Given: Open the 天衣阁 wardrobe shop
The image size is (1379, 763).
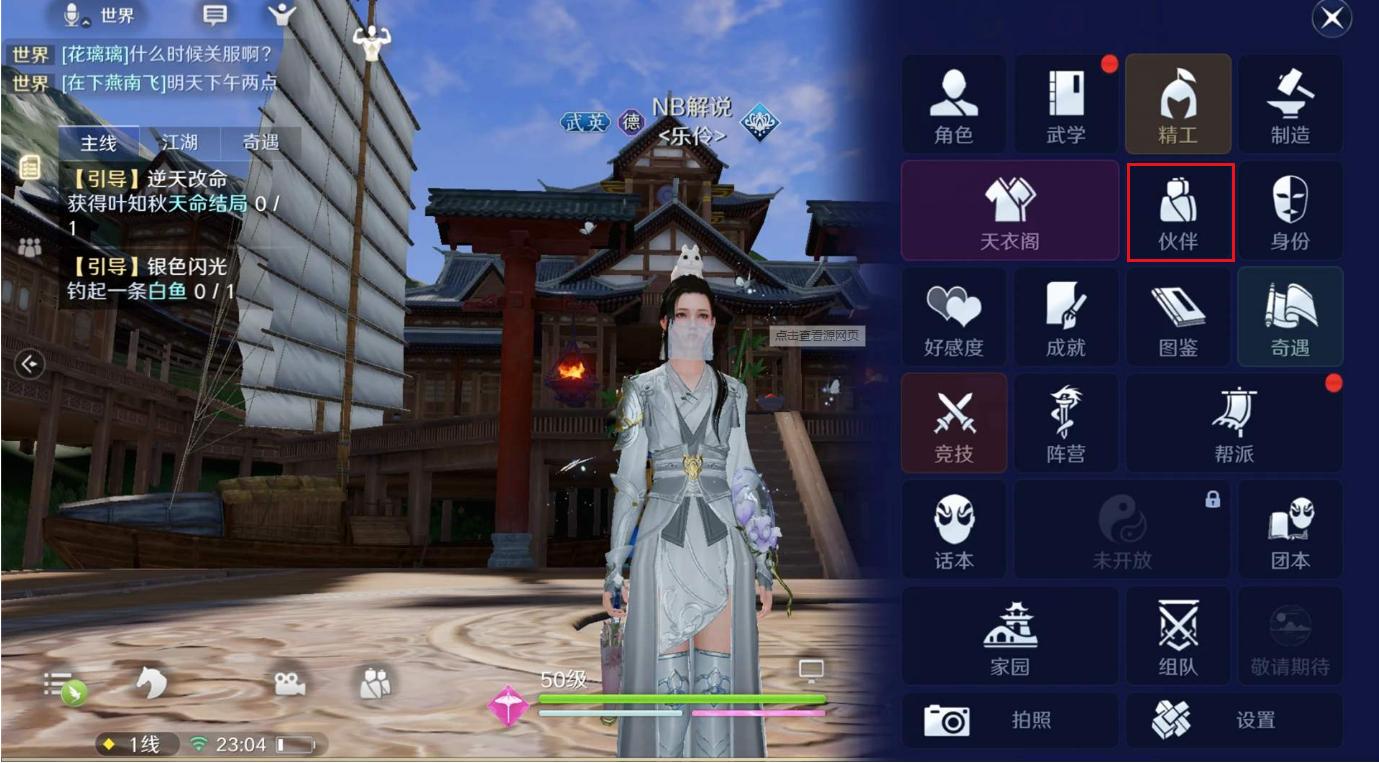Looking at the screenshot, I should pos(1010,210).
